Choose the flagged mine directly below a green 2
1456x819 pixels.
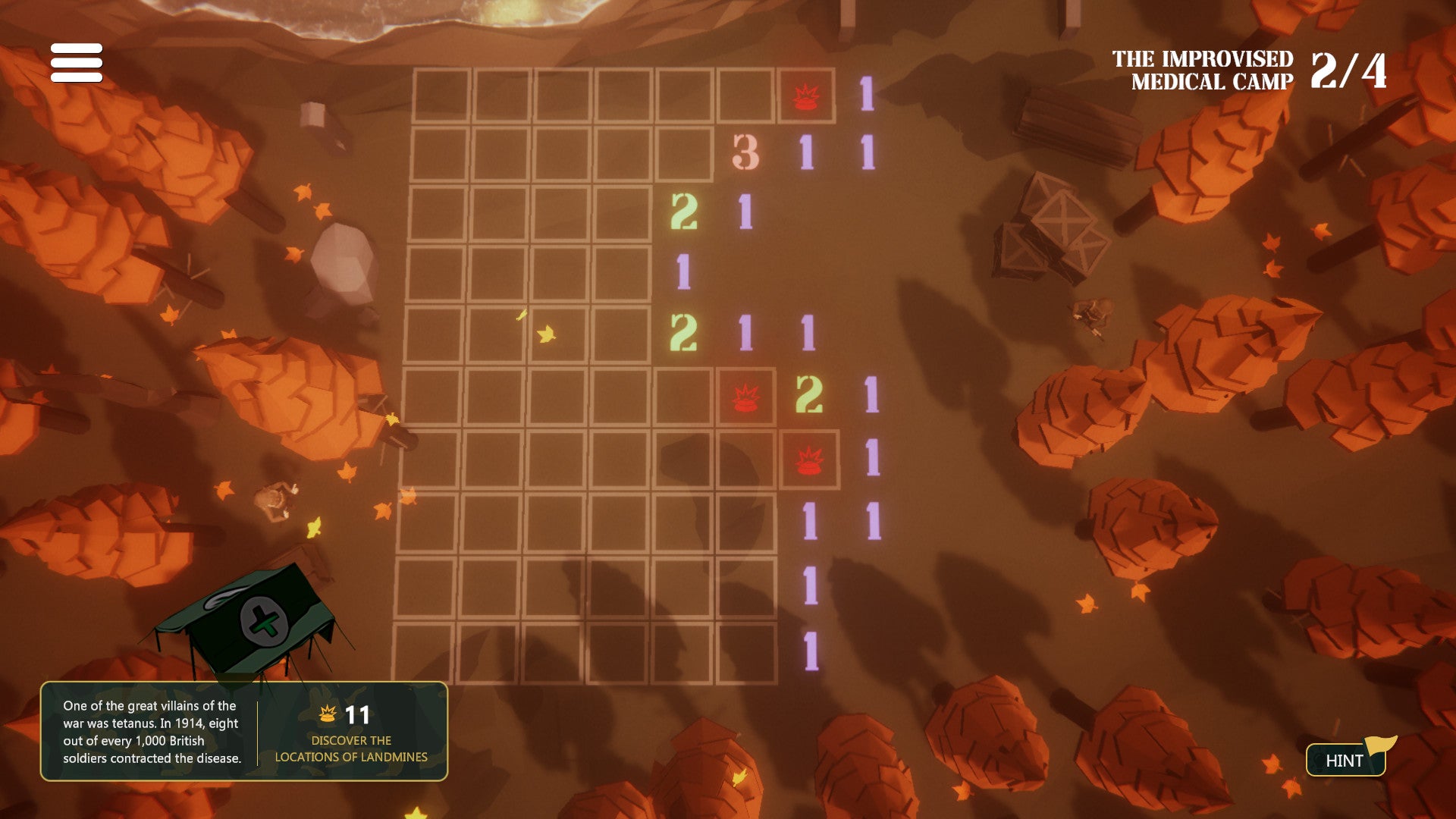pos(809,460)
